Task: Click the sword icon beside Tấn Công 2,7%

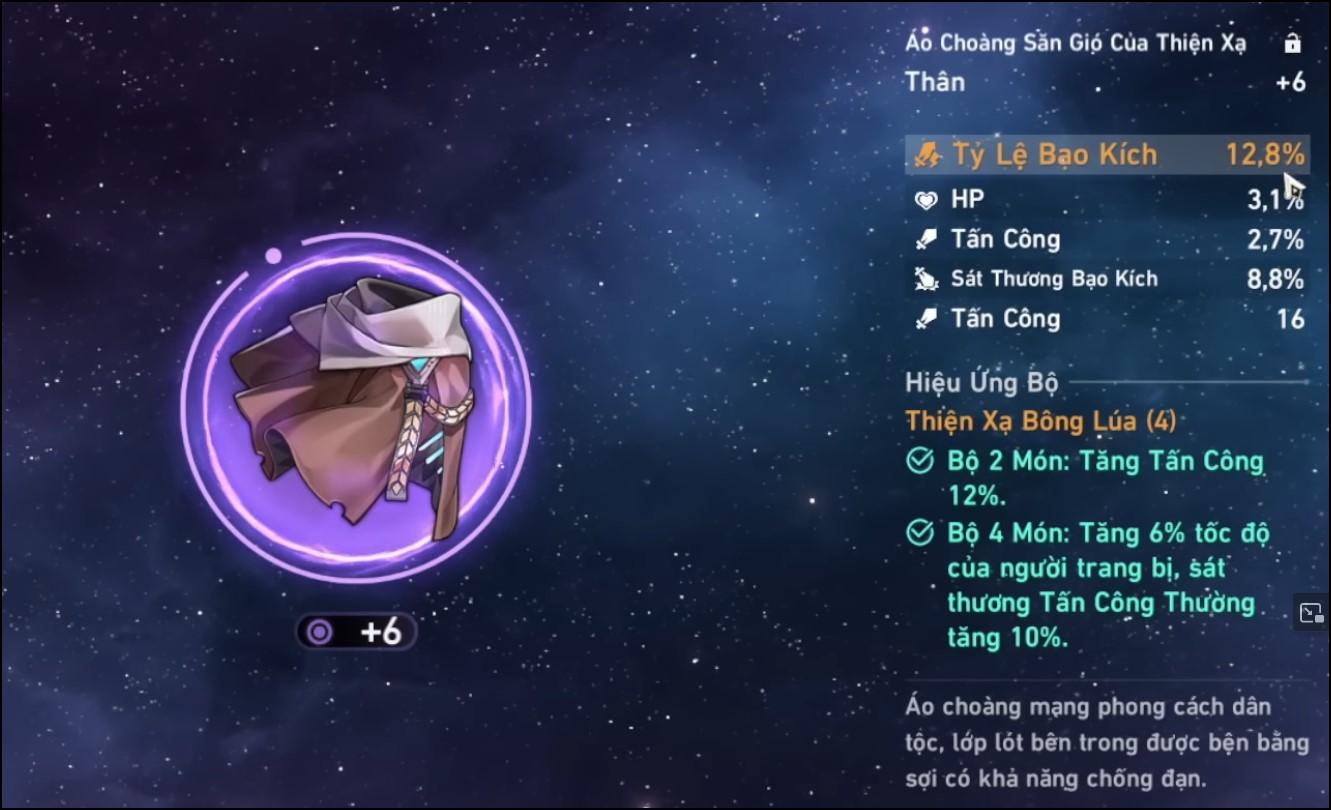Action: pos(926,239)
